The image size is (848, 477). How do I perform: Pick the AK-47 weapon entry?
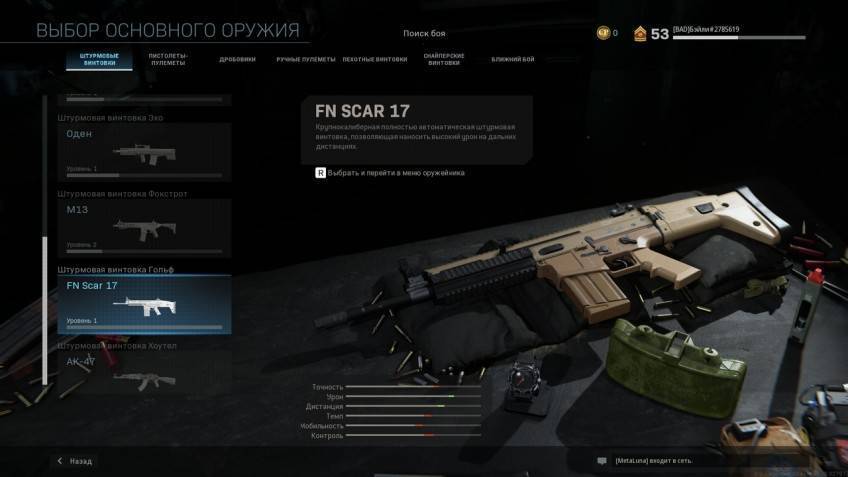144,370
